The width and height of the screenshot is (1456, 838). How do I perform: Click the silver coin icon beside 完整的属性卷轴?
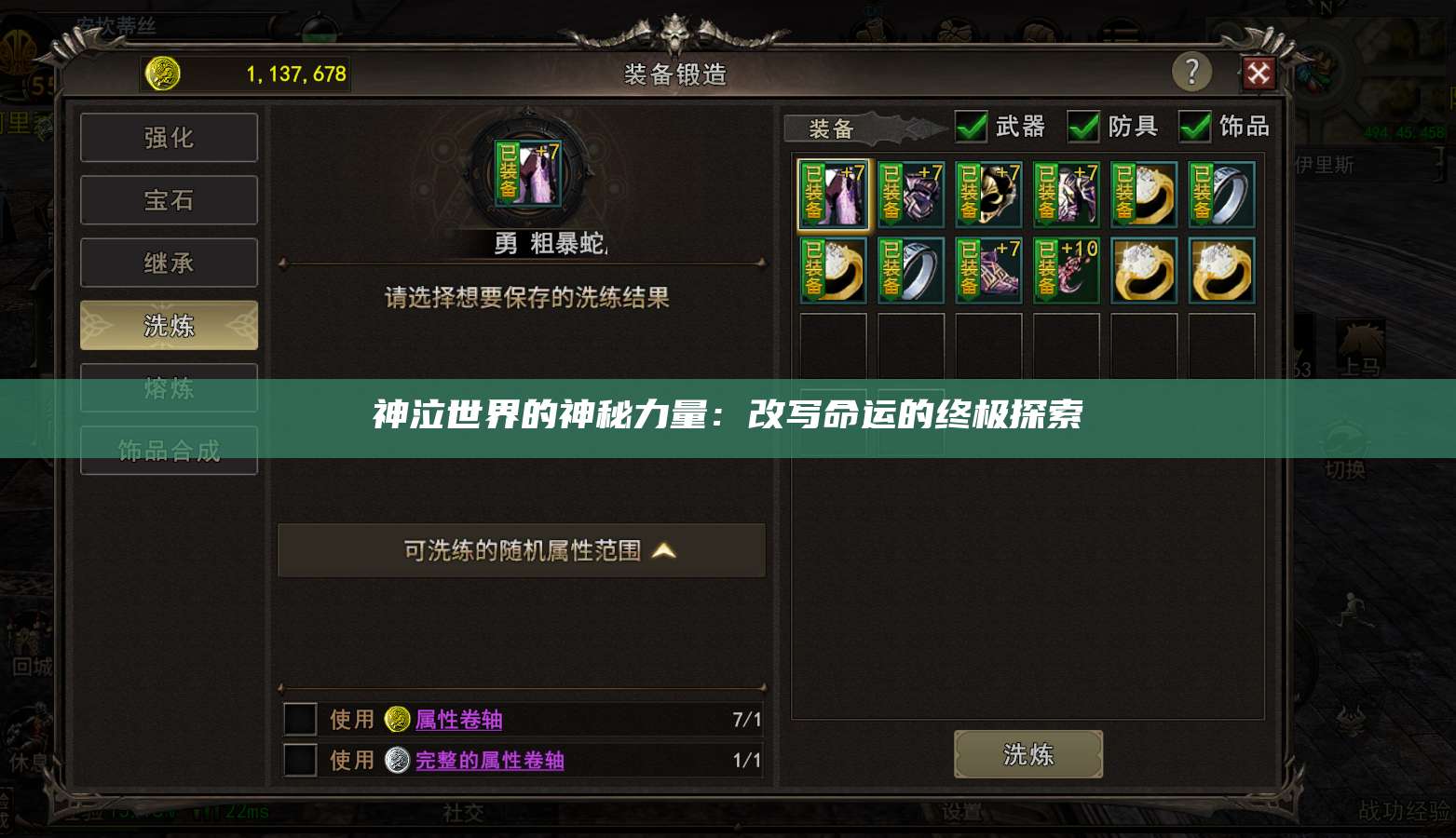click(x=396, y=760)
